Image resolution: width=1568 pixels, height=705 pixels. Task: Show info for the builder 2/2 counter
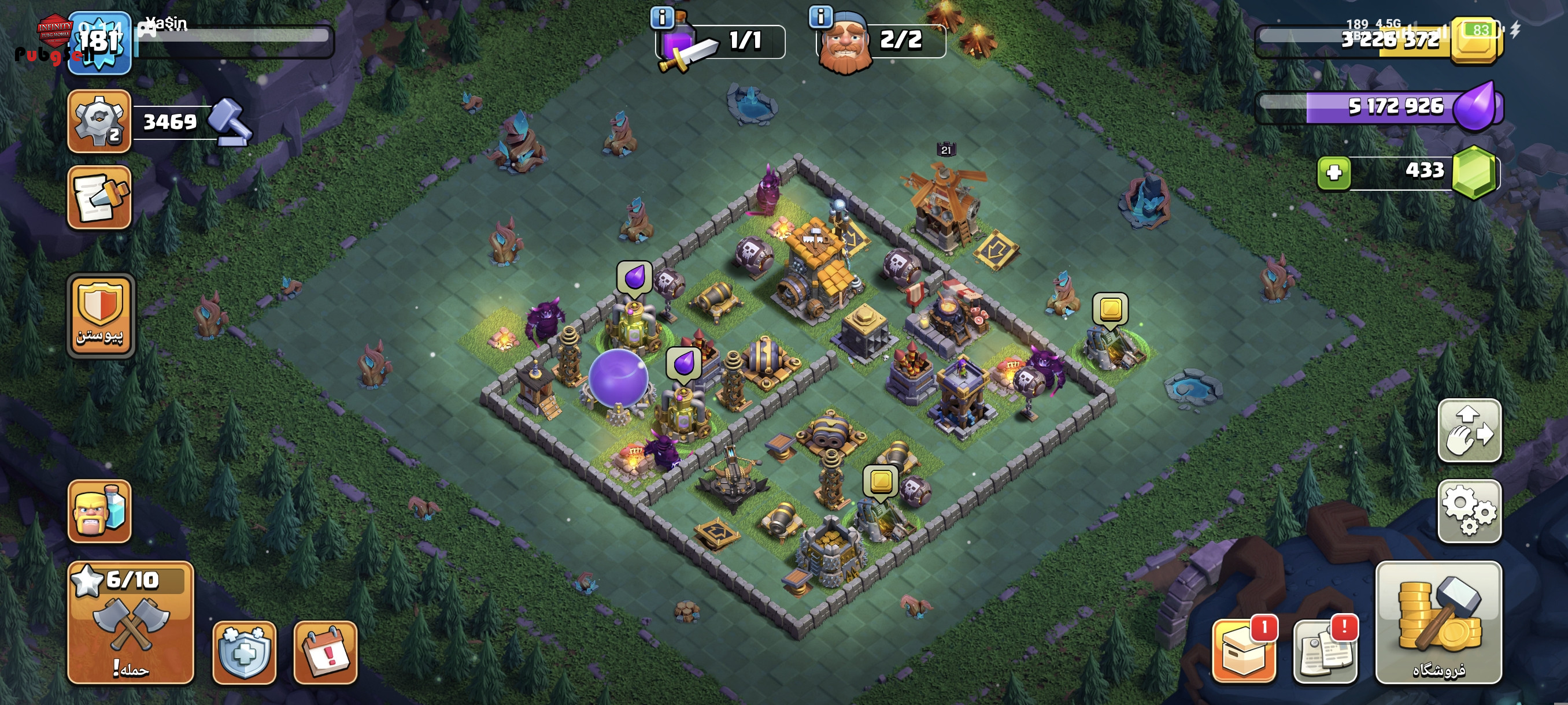click(820, 17)
